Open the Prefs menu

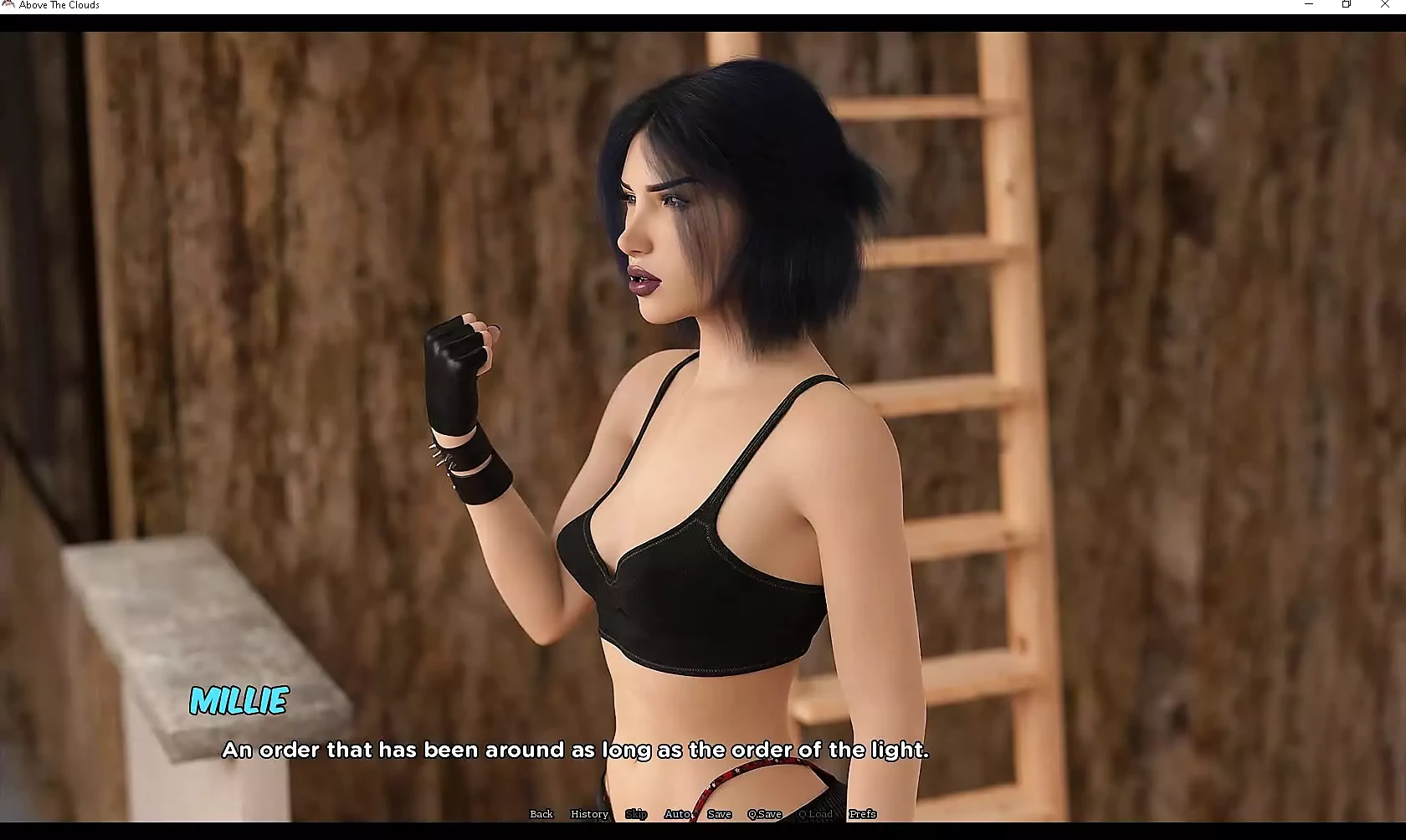(x=863, y=814)
